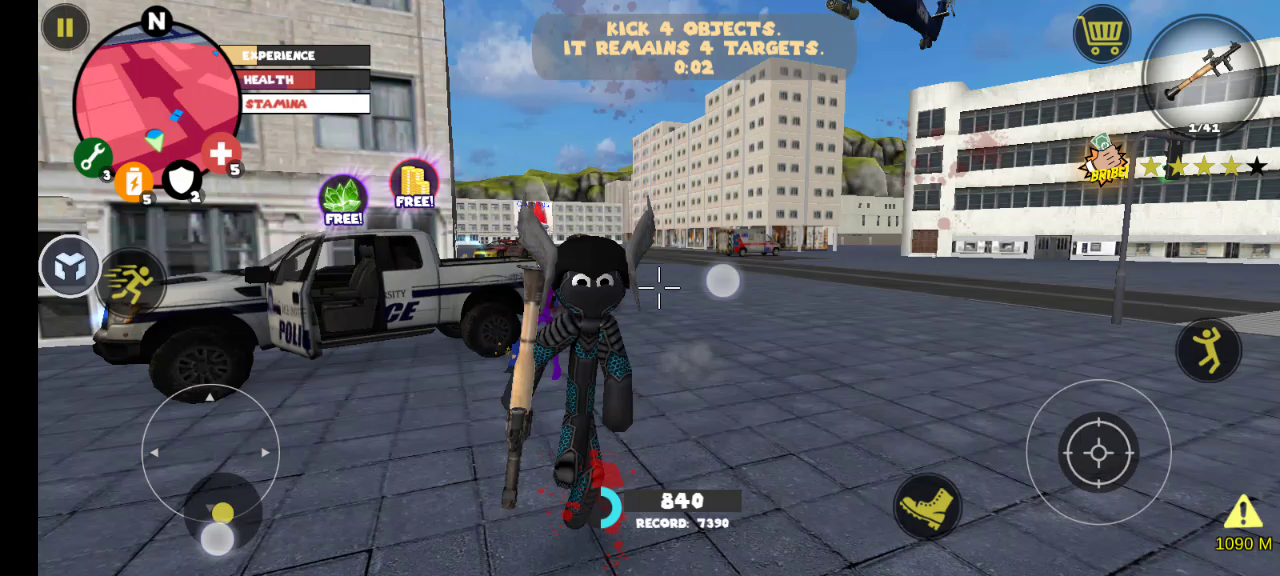Tap the yellow jumping figure button

(x=1209, y=351)
